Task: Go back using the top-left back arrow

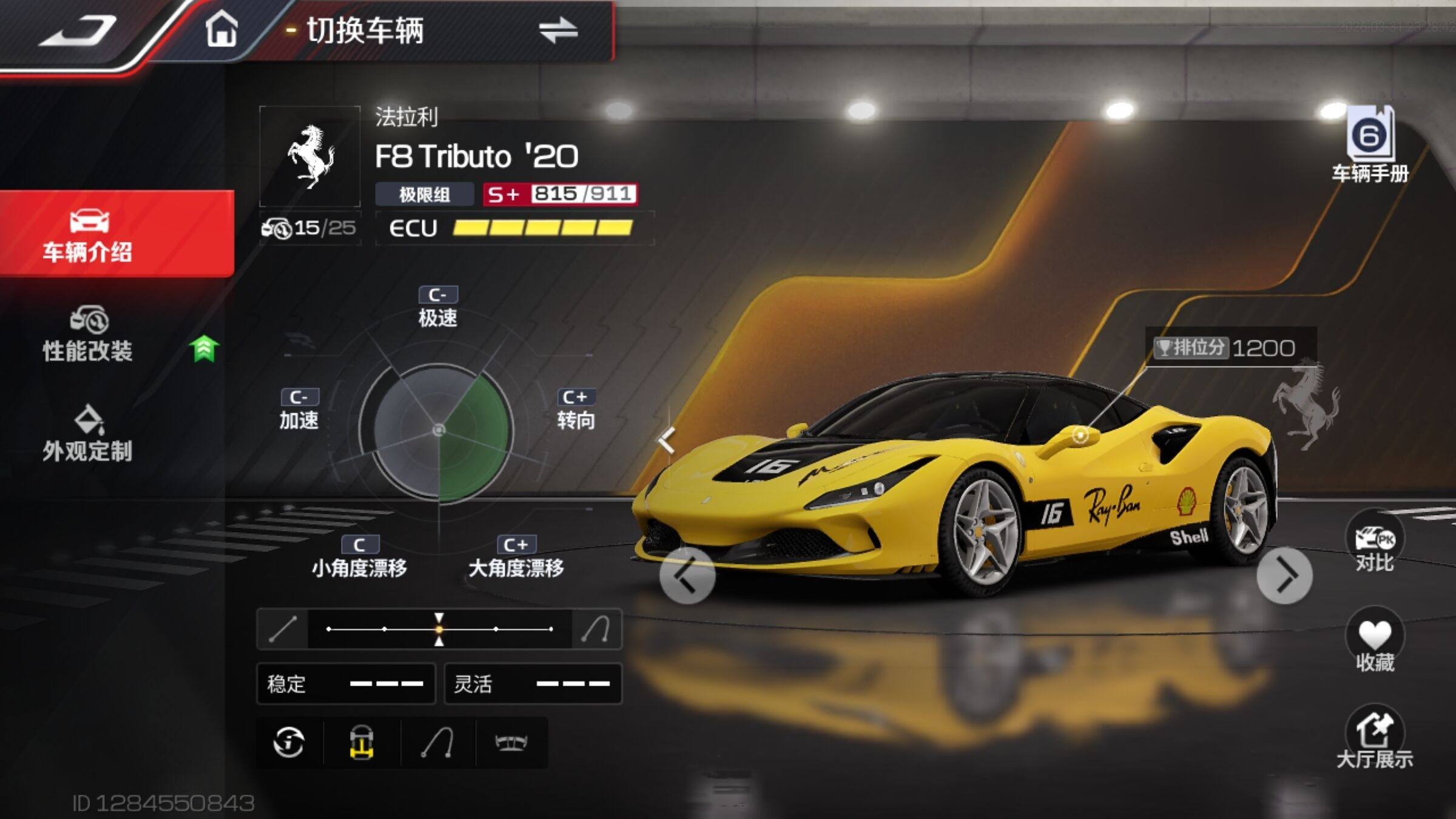Action: (78, 32)
